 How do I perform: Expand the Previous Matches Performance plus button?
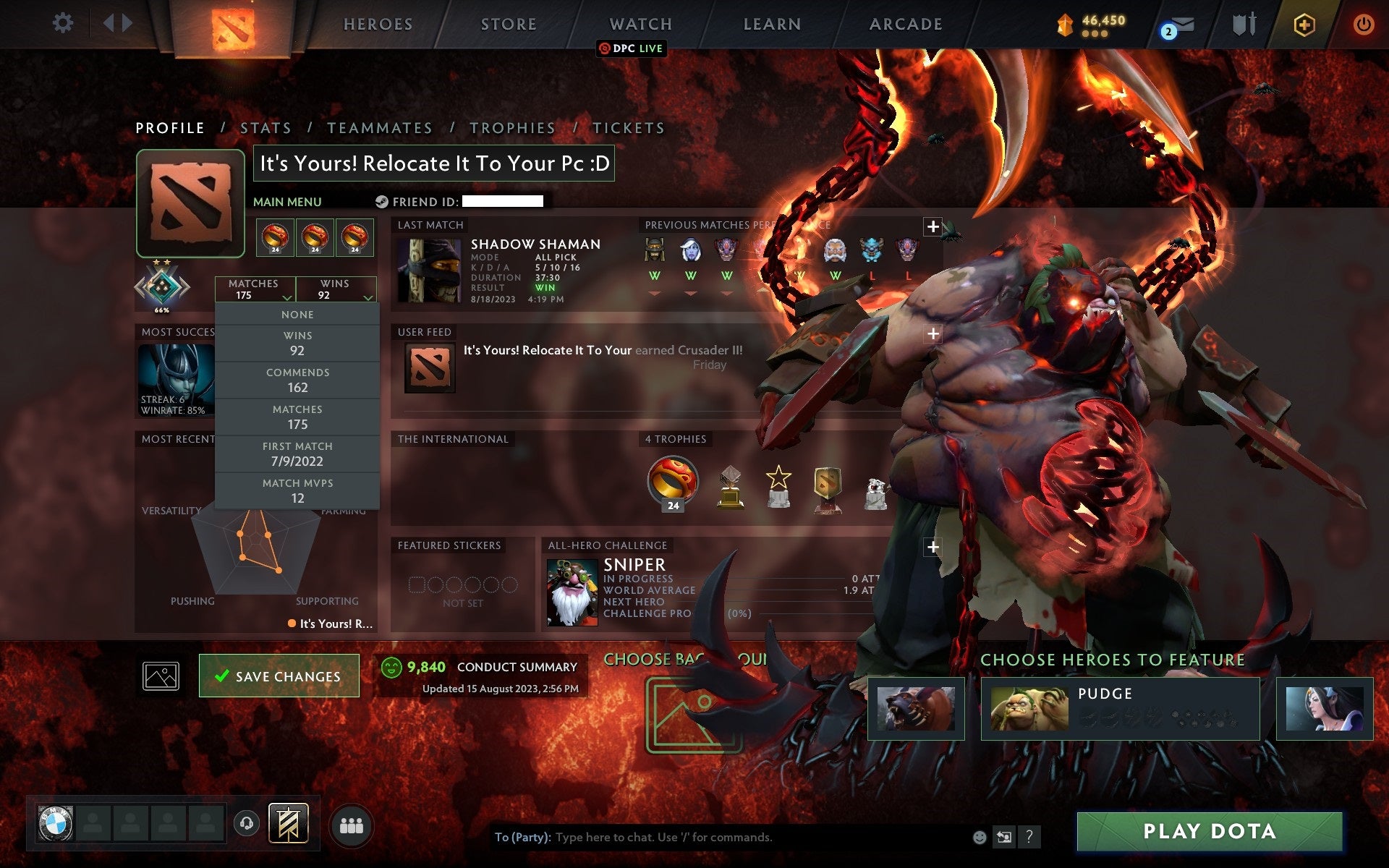pos(933,226)
